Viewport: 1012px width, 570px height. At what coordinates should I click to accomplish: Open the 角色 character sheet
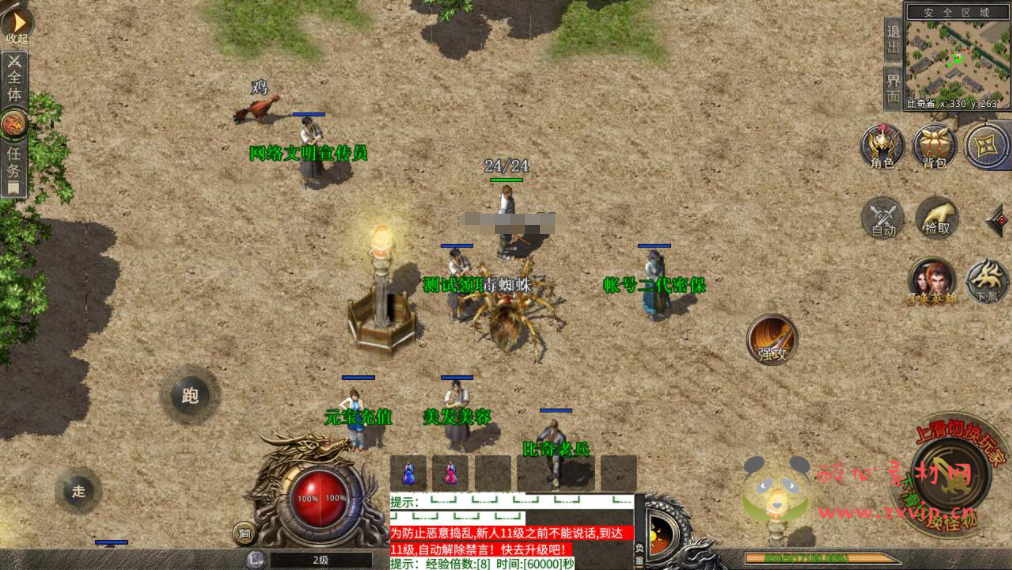click(x=883, y=146)
